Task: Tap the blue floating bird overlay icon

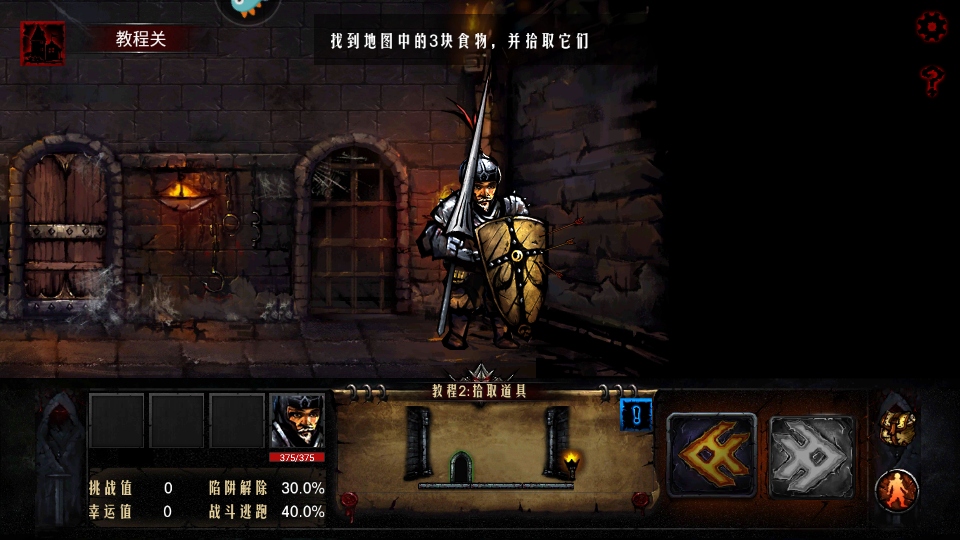Action: [x=248, y=8]
